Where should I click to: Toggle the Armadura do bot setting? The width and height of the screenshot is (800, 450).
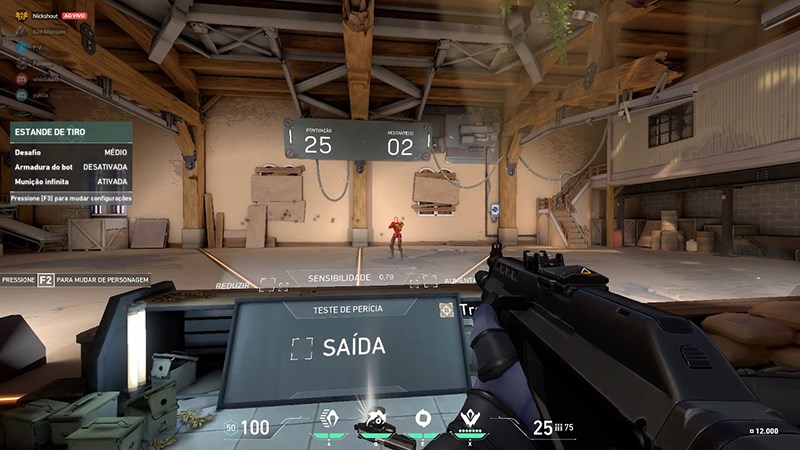click(x=70, y=167)
